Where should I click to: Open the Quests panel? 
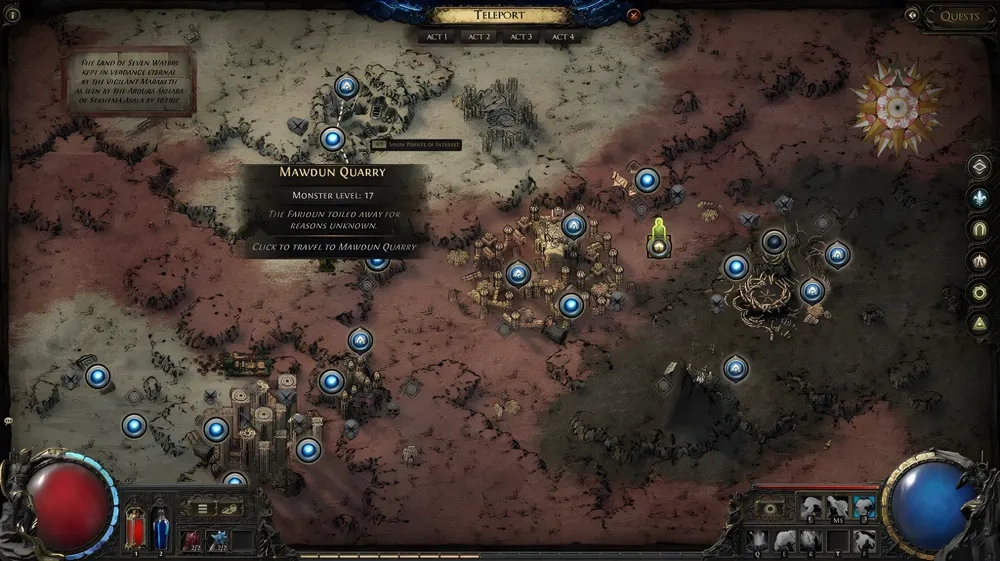pos(959,15)
